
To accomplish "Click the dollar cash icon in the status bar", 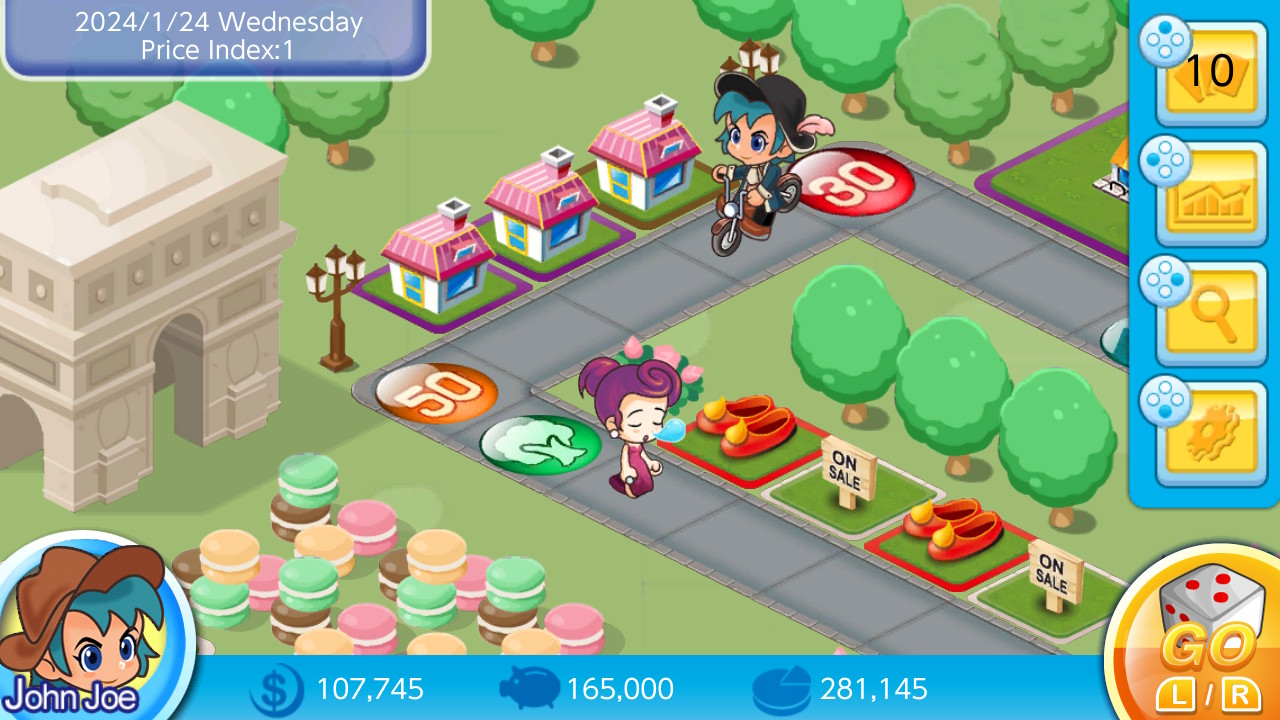I will (277, 689).
